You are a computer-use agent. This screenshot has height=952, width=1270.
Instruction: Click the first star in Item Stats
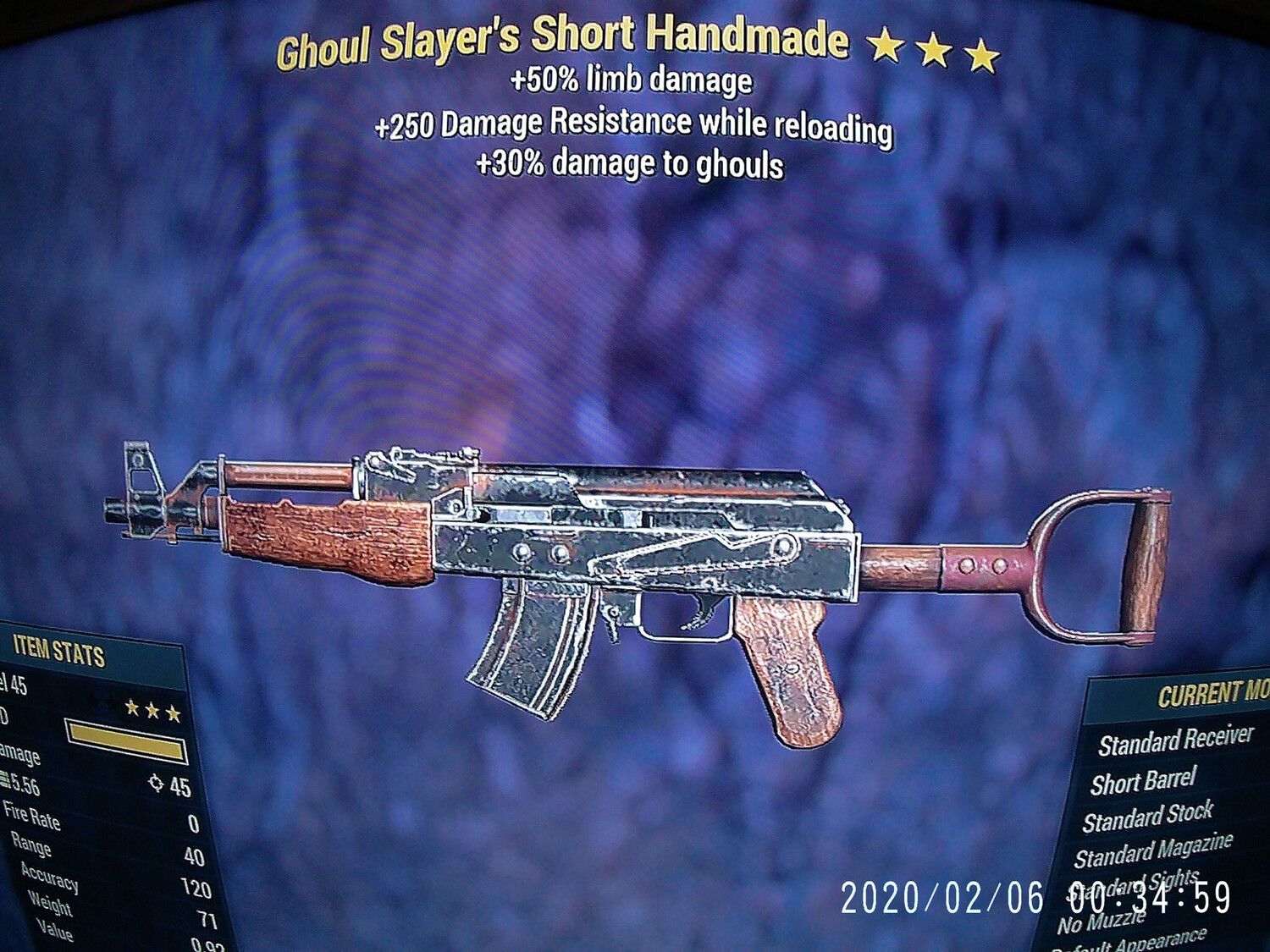click(130, 709)
